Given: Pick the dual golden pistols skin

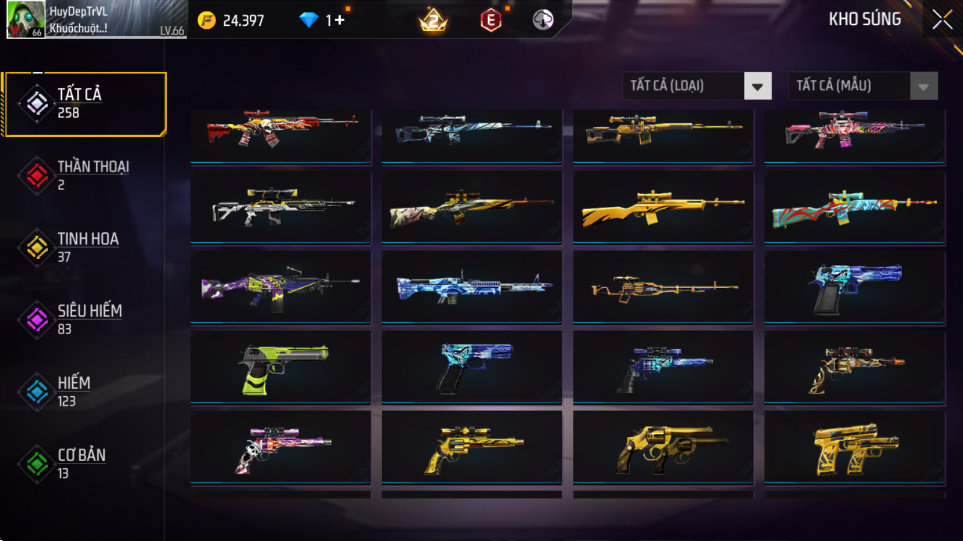Looking at the screenshot, I should (x=855, y=446).
